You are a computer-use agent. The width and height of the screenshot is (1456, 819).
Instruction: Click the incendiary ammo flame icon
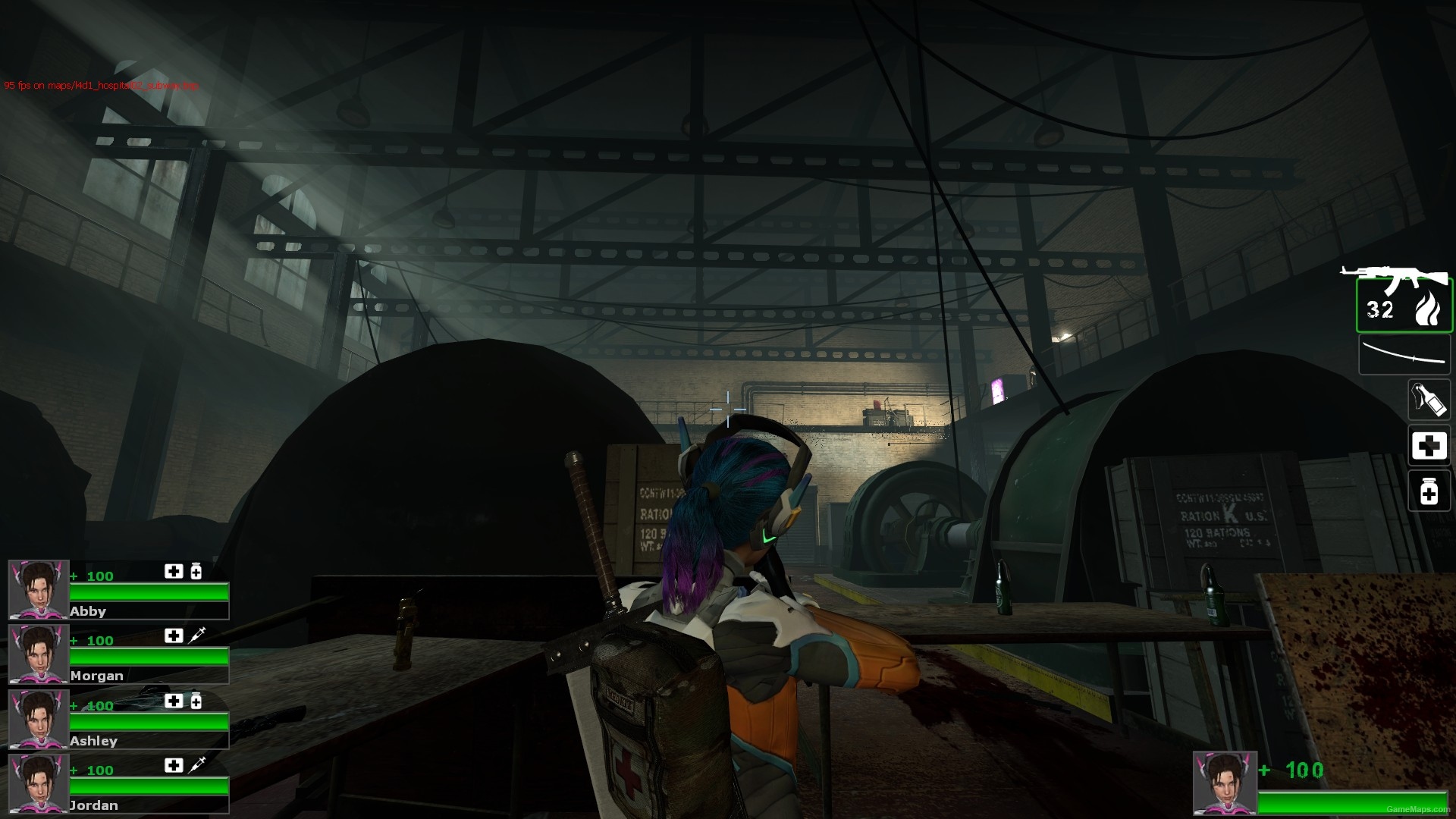coord(1430,307)
